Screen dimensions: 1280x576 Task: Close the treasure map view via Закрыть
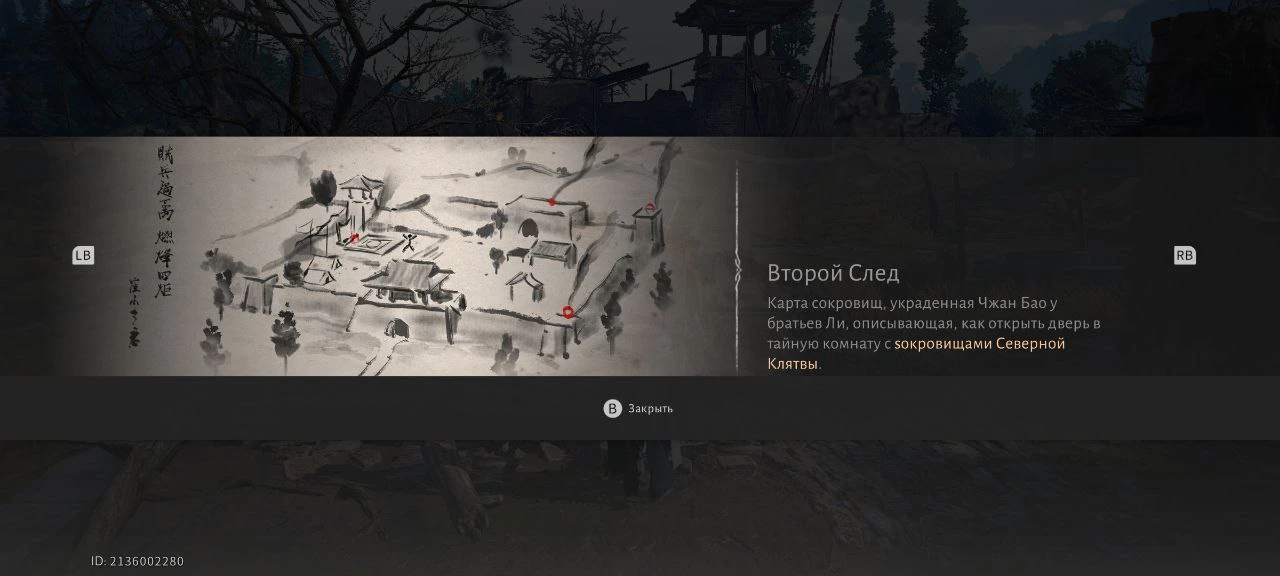click(639, 408)
